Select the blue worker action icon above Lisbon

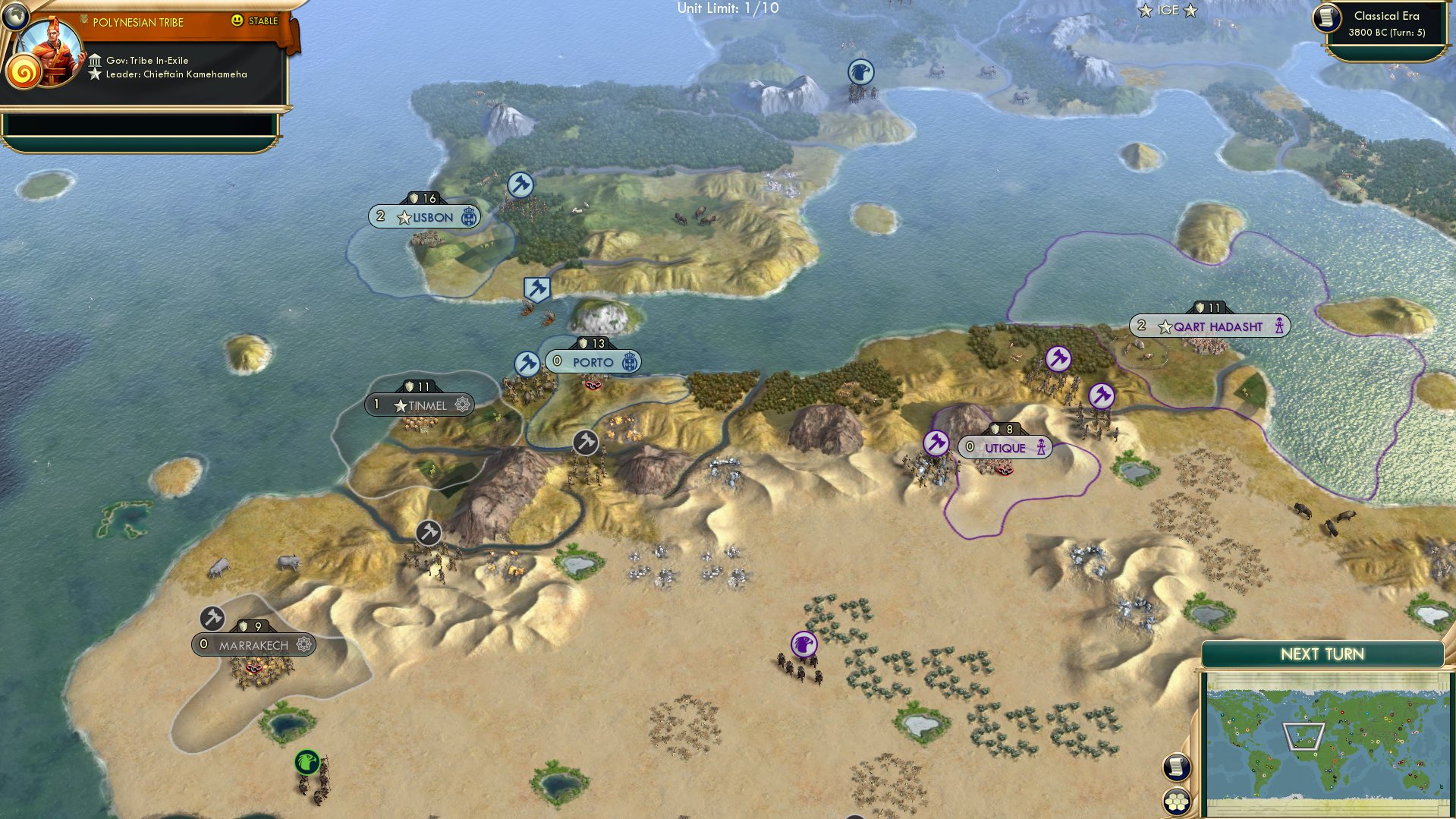click(x=519, y=184)
